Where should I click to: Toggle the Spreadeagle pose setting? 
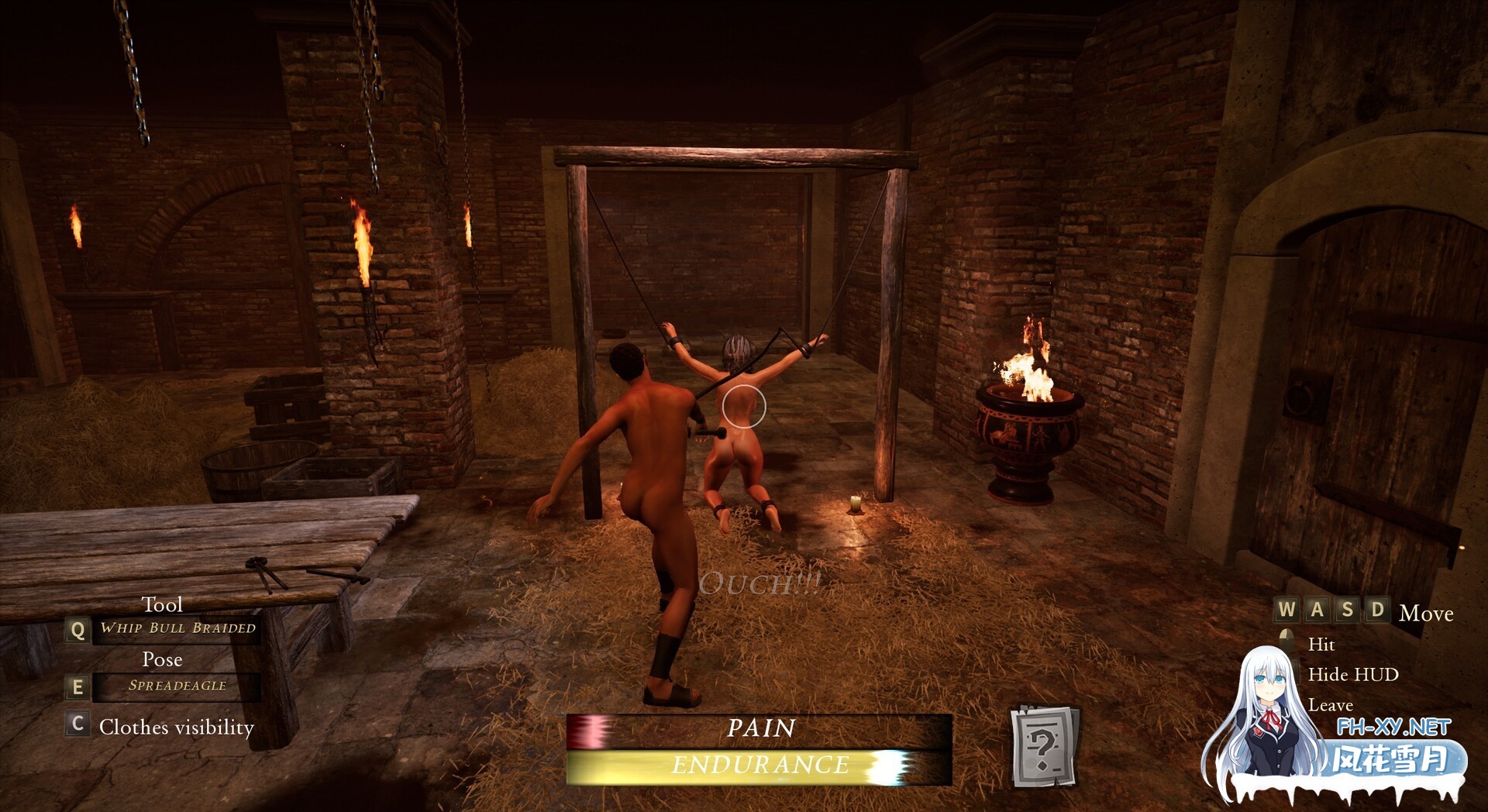click(177, 686)
